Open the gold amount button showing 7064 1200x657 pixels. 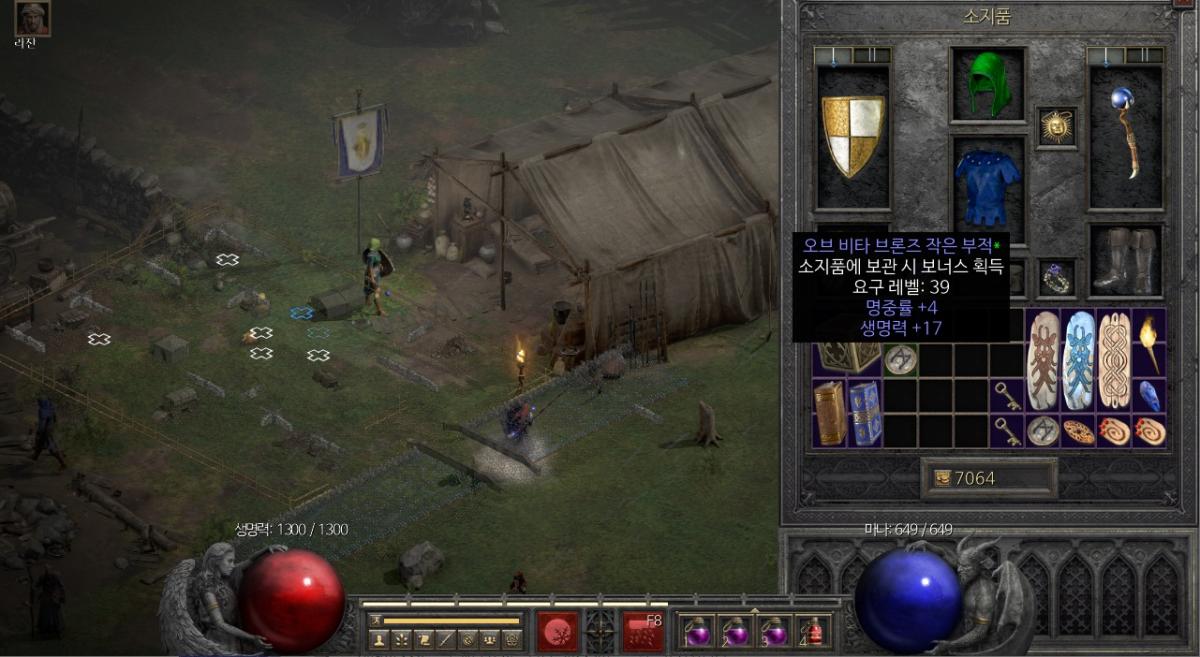pos(988,478)
